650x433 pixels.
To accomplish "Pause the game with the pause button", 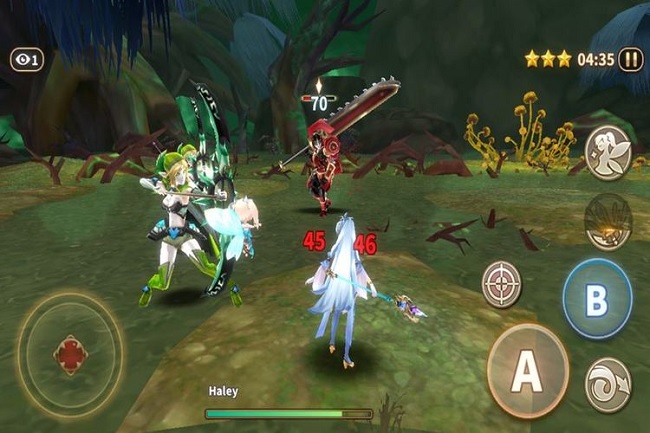I will click(x=631, y=59).
